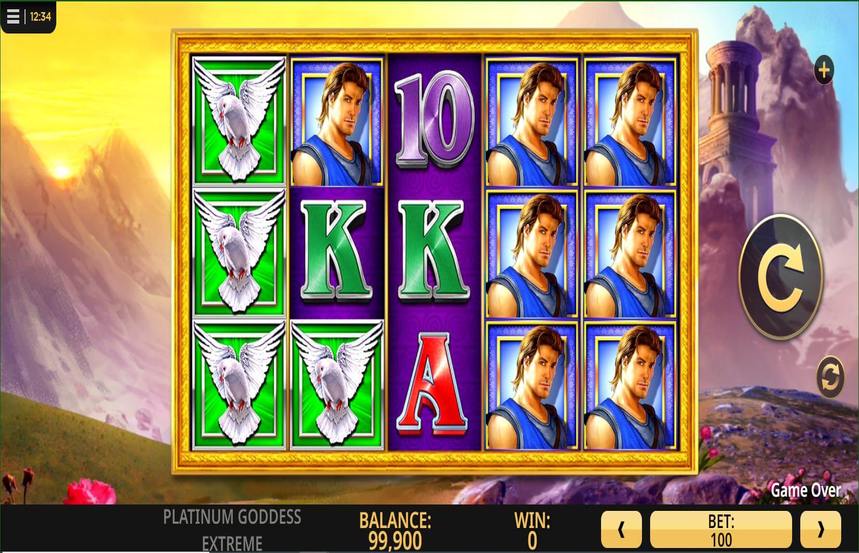Decrease the bet with the left arrow
Image resolution: width=859 pixels, height=553 pixels.
tap(621, 530)
